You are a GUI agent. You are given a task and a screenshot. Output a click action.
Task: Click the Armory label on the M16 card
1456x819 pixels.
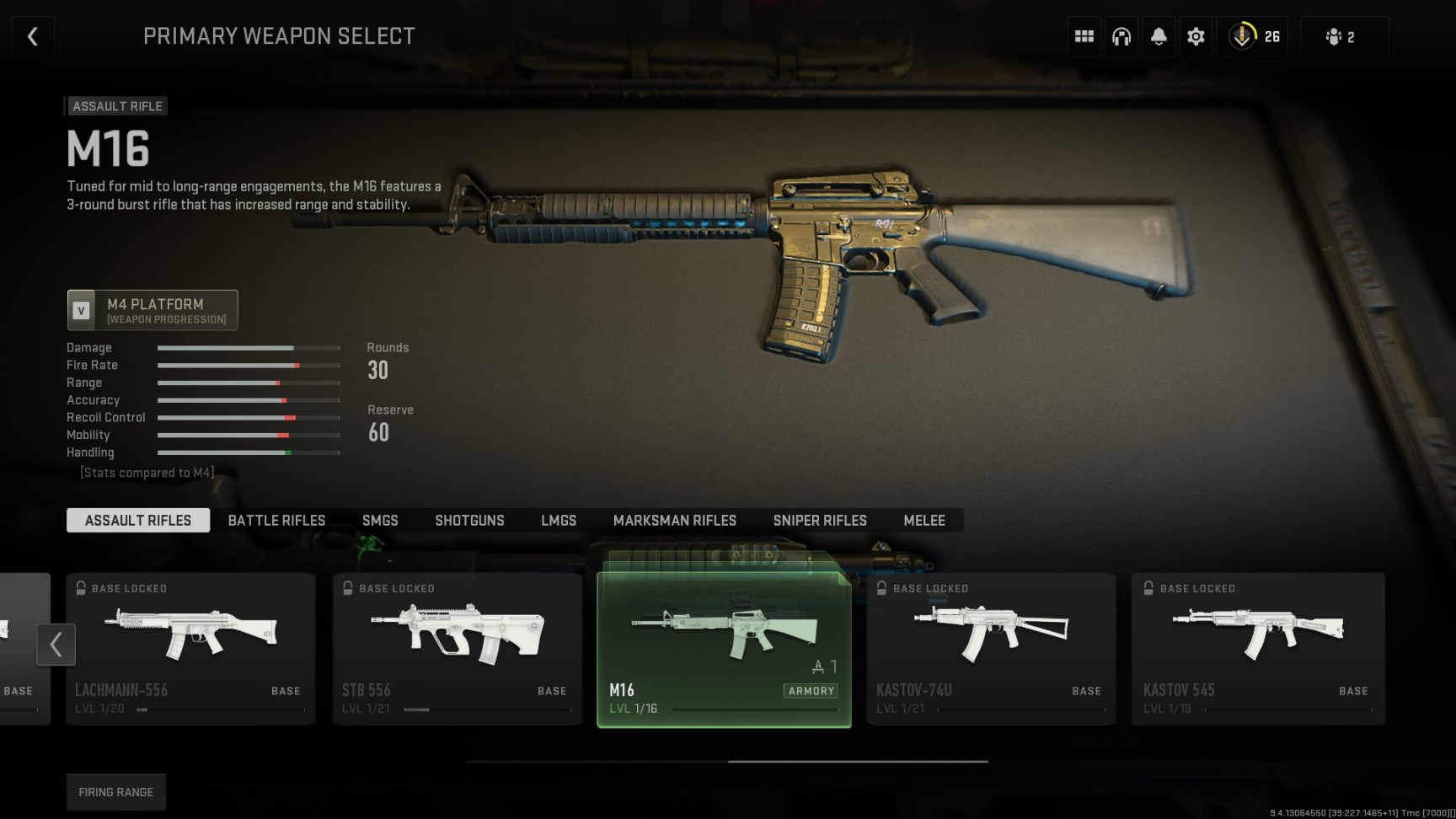811,690
